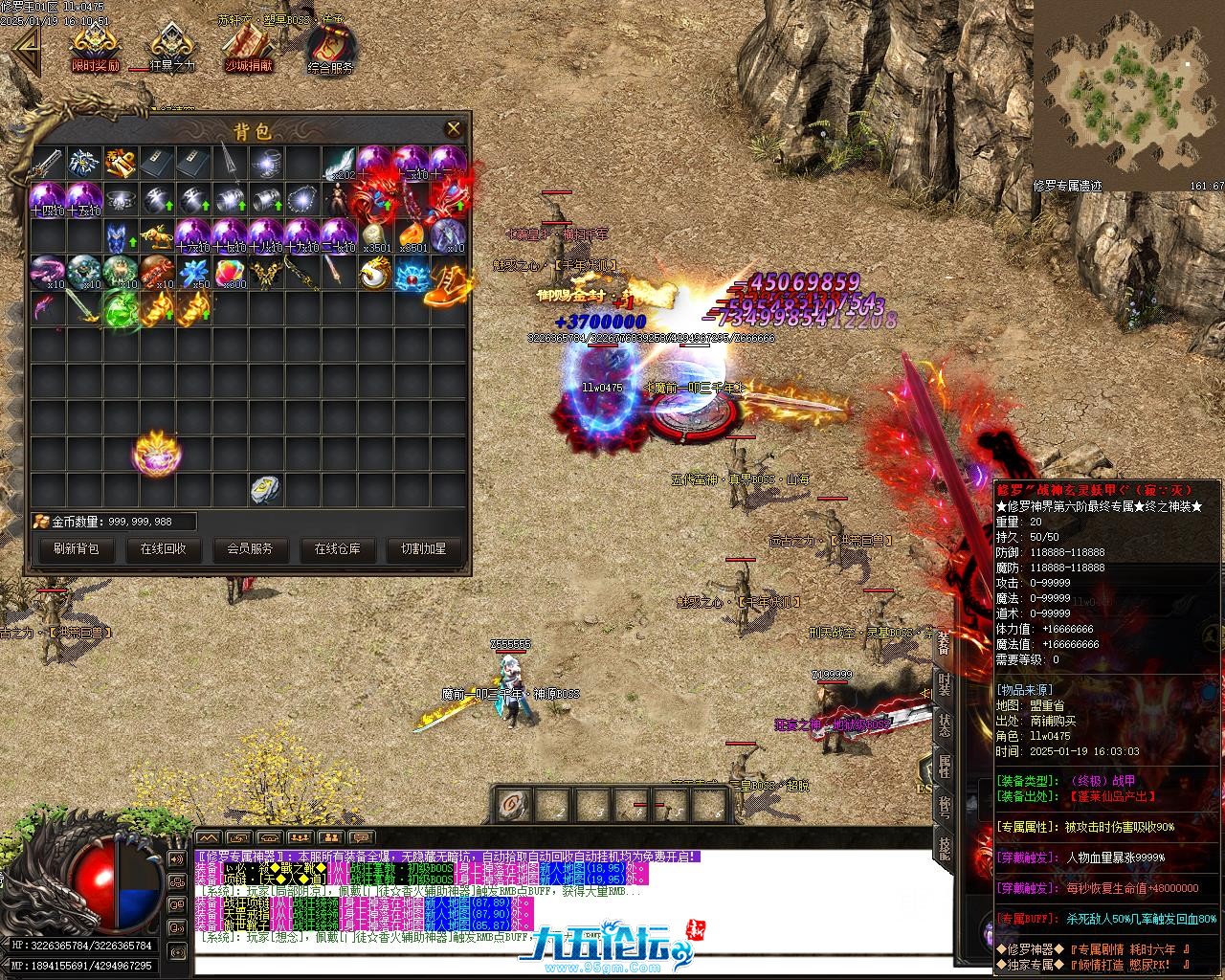Close the 背包 backpack window
The width and height of the screenshot is (1225, 980).
pyautogui.click(x=454, y=128)
